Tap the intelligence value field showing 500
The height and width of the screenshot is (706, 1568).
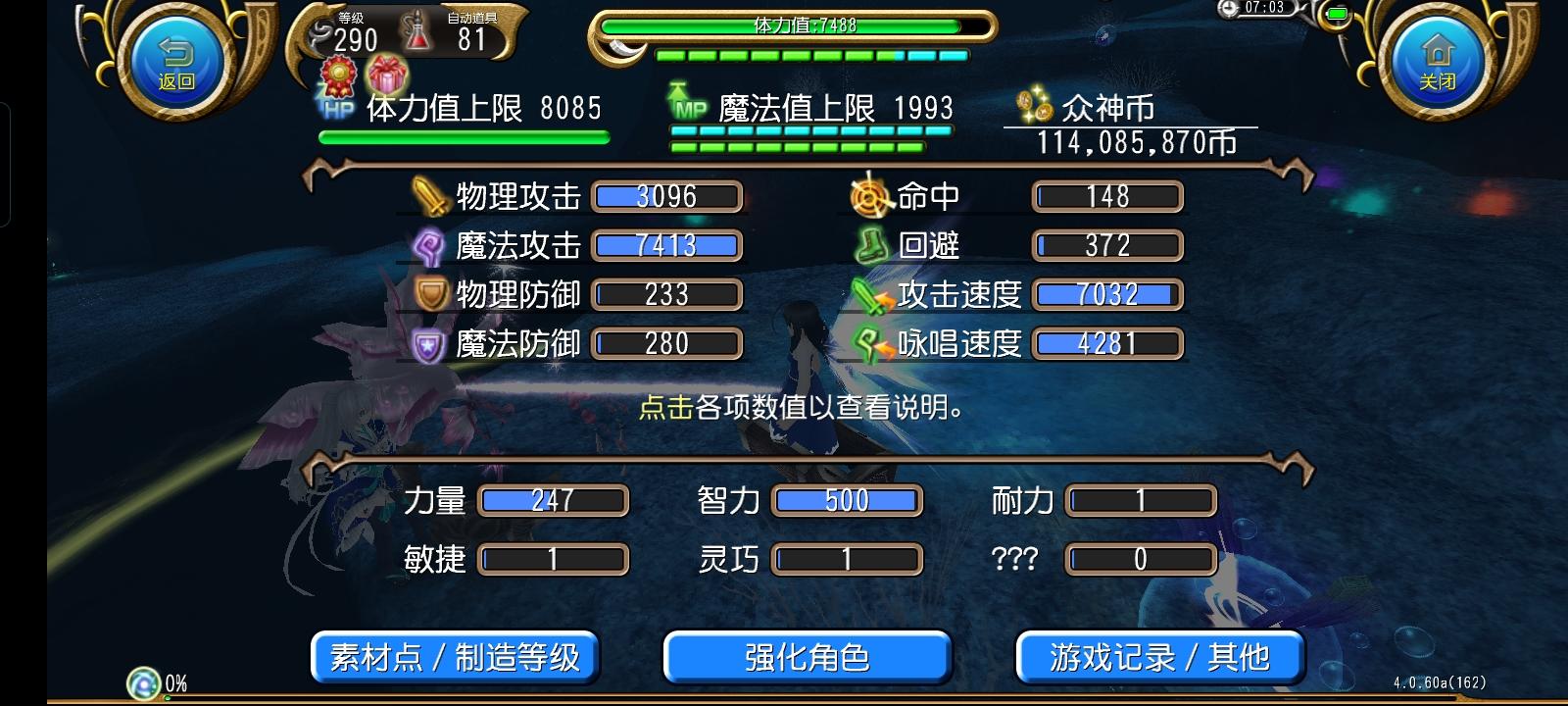(846, 500)
